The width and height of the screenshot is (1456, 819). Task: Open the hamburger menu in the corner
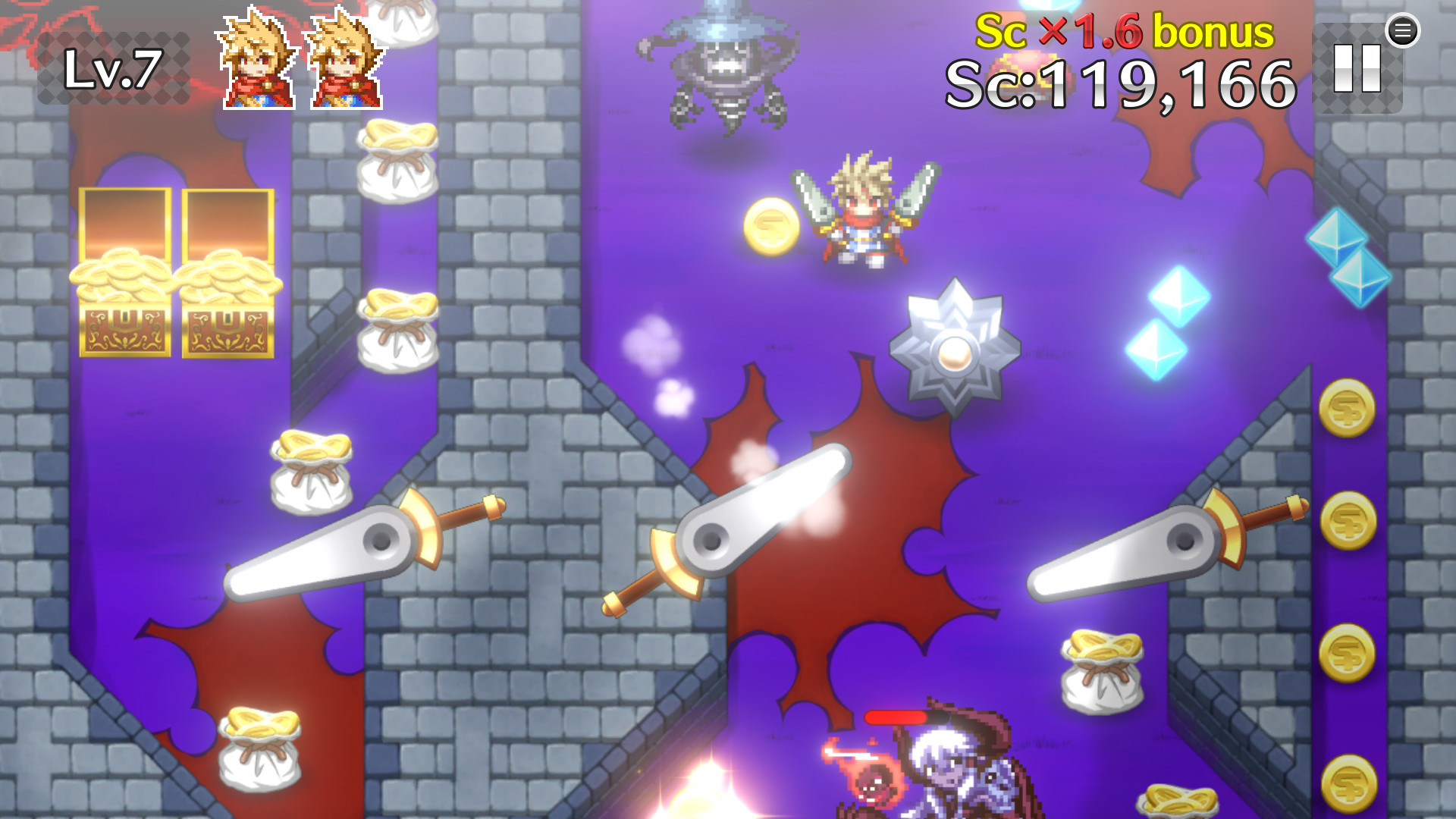point(1404,30)
